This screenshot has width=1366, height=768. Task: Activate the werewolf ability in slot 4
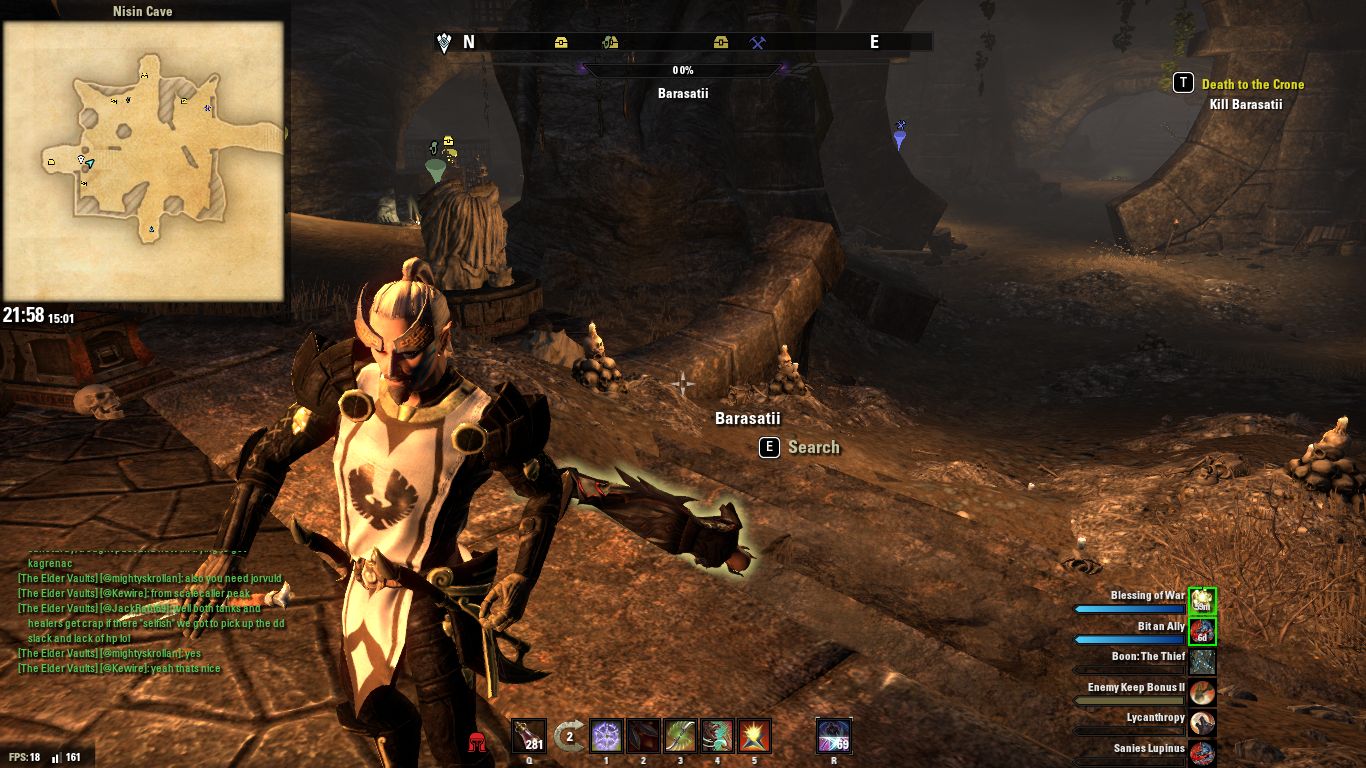717,736
